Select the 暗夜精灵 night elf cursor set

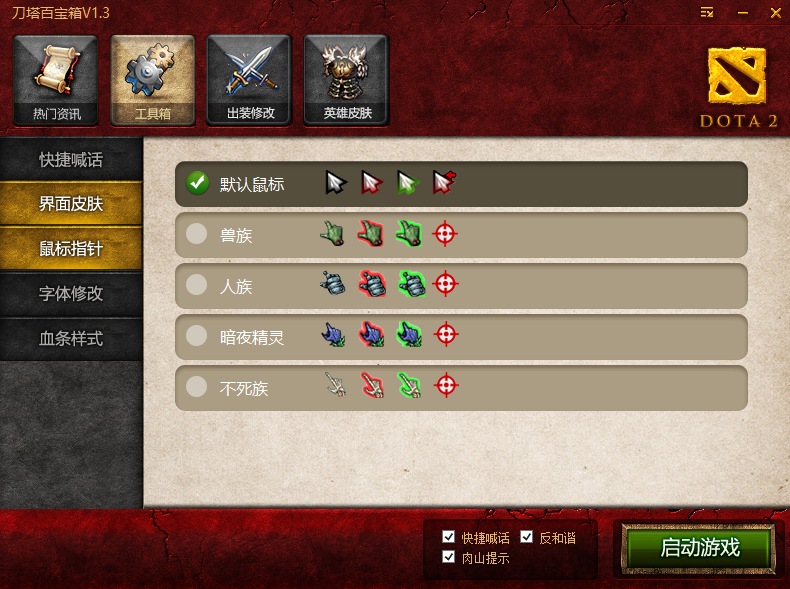click(x=197, y=337)
